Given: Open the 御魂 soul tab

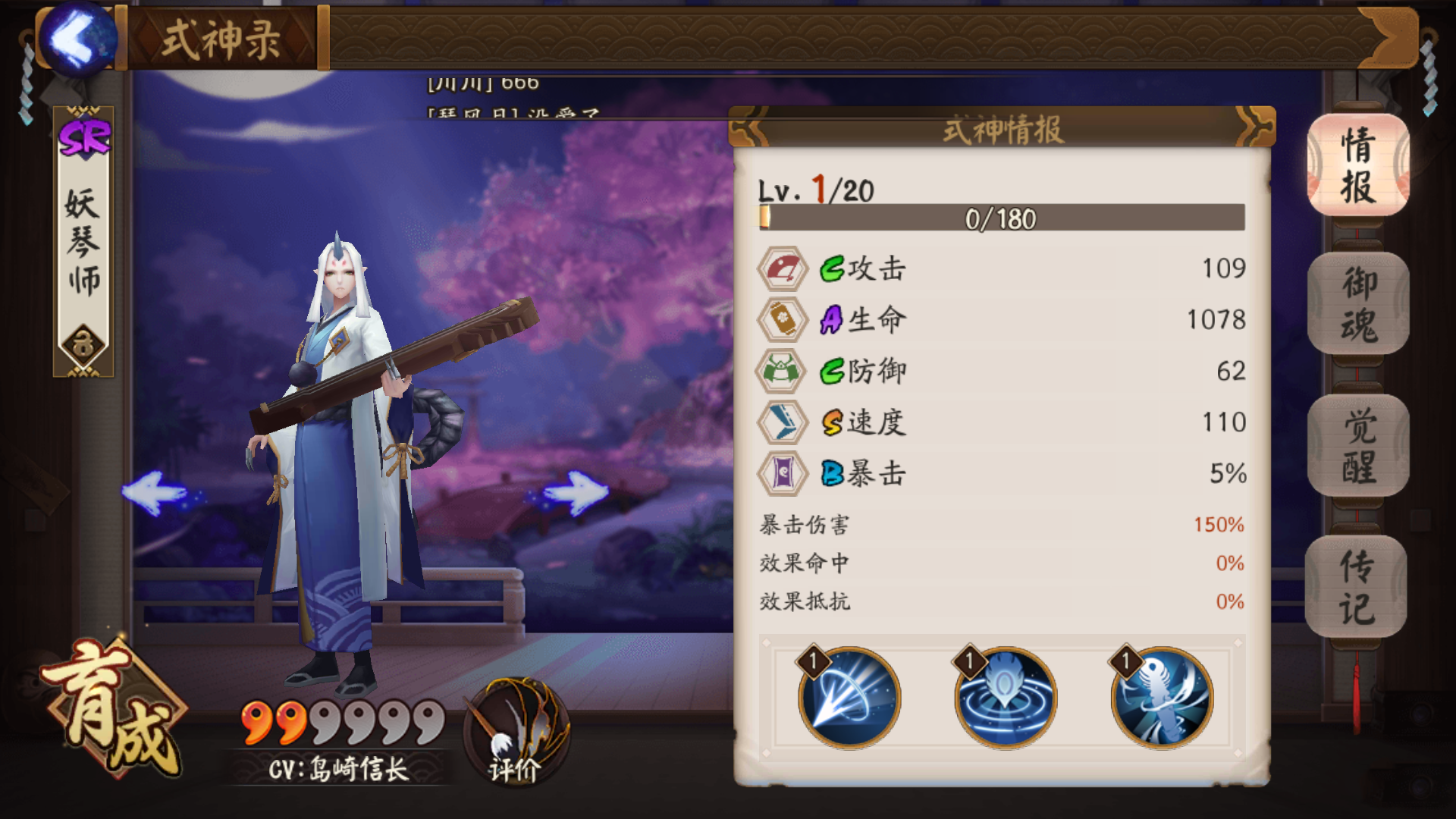Looking at the screenshot, I should [1358, 304].
